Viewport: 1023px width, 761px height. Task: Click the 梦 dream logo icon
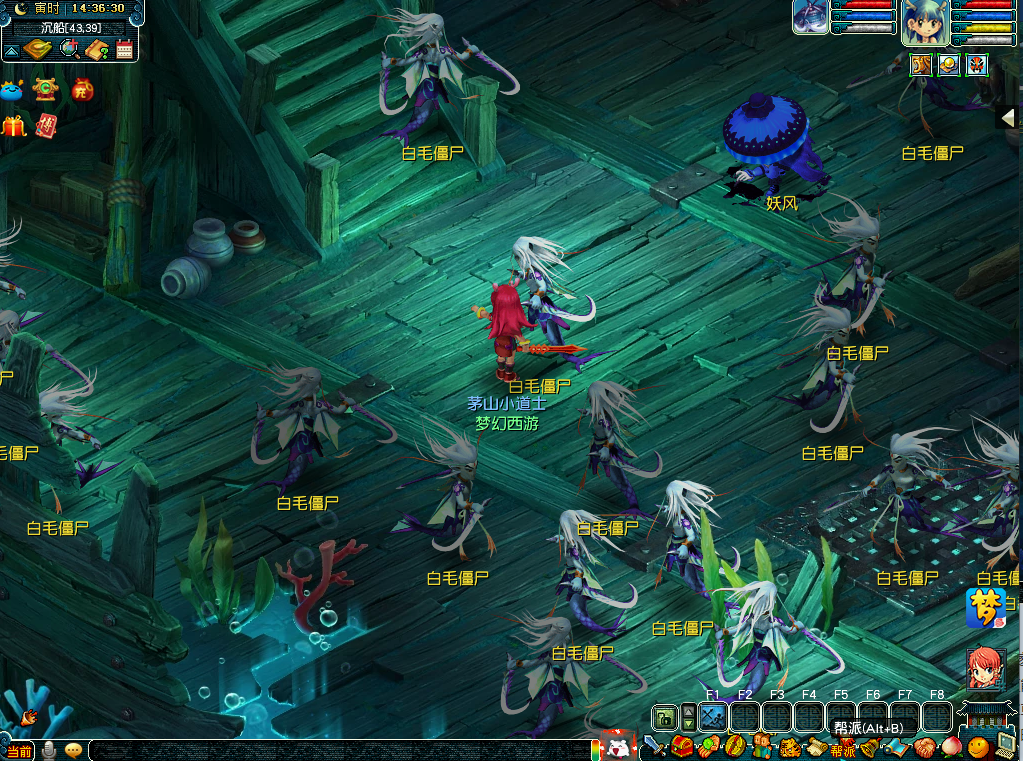[985, 607]
